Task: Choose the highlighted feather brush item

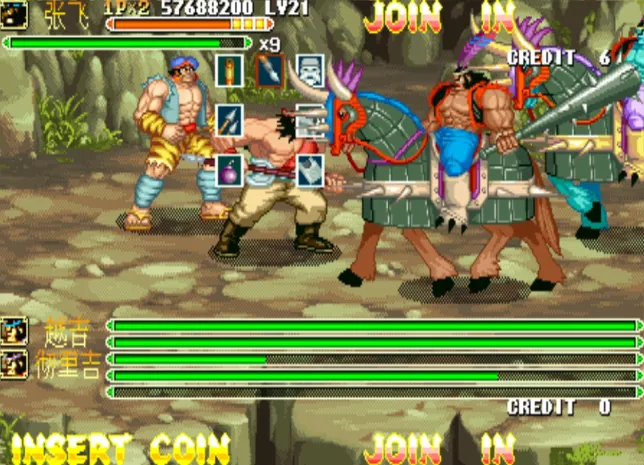Action: click(270, 70)
